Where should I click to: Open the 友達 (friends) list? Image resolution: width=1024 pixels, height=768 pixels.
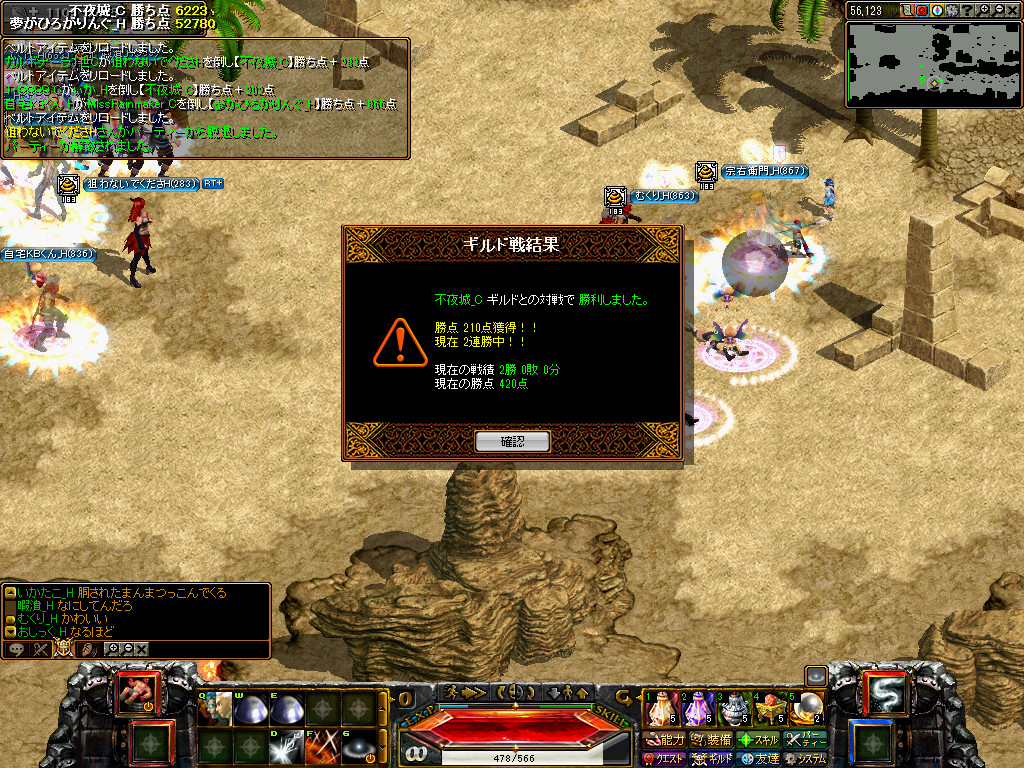758,760
